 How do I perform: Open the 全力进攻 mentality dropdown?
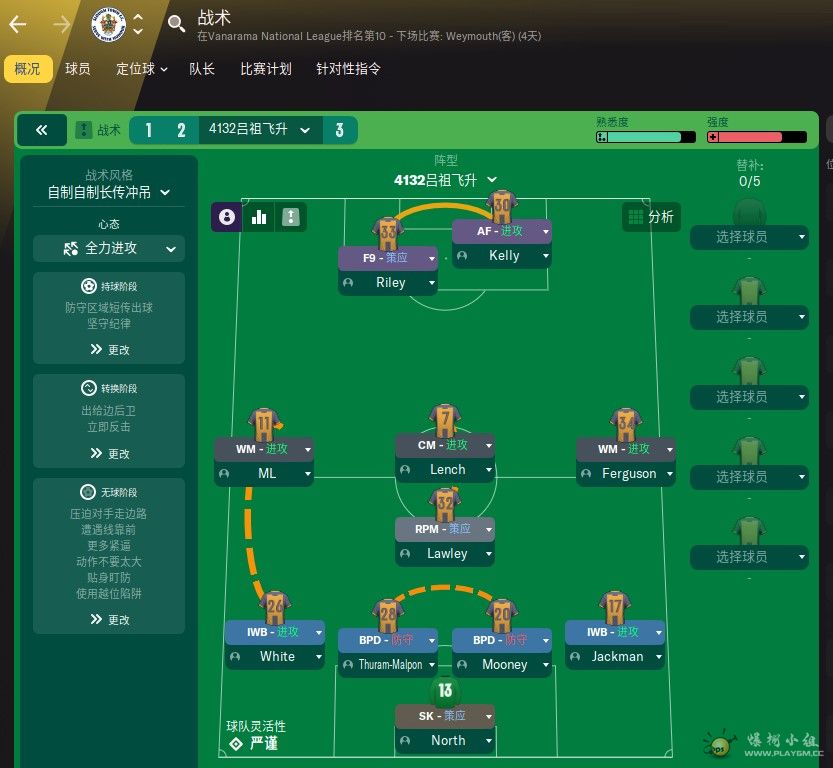pos(109,248)
